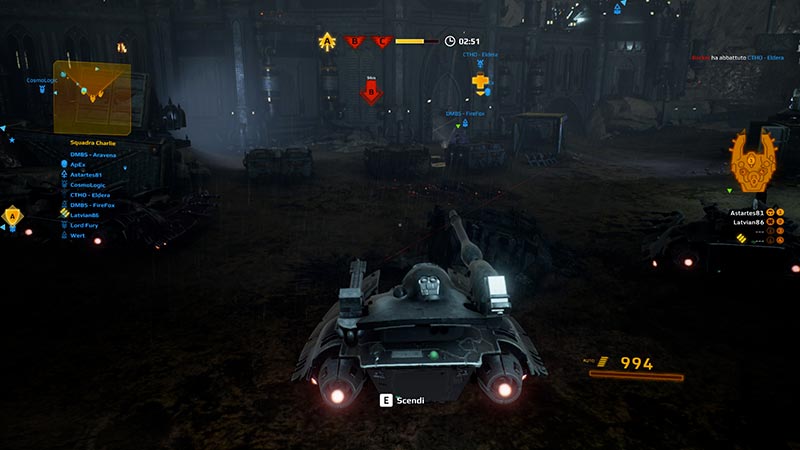Click the orange cross waypoint marker
This screenshot has height=450, width=800.
point(481,82)
